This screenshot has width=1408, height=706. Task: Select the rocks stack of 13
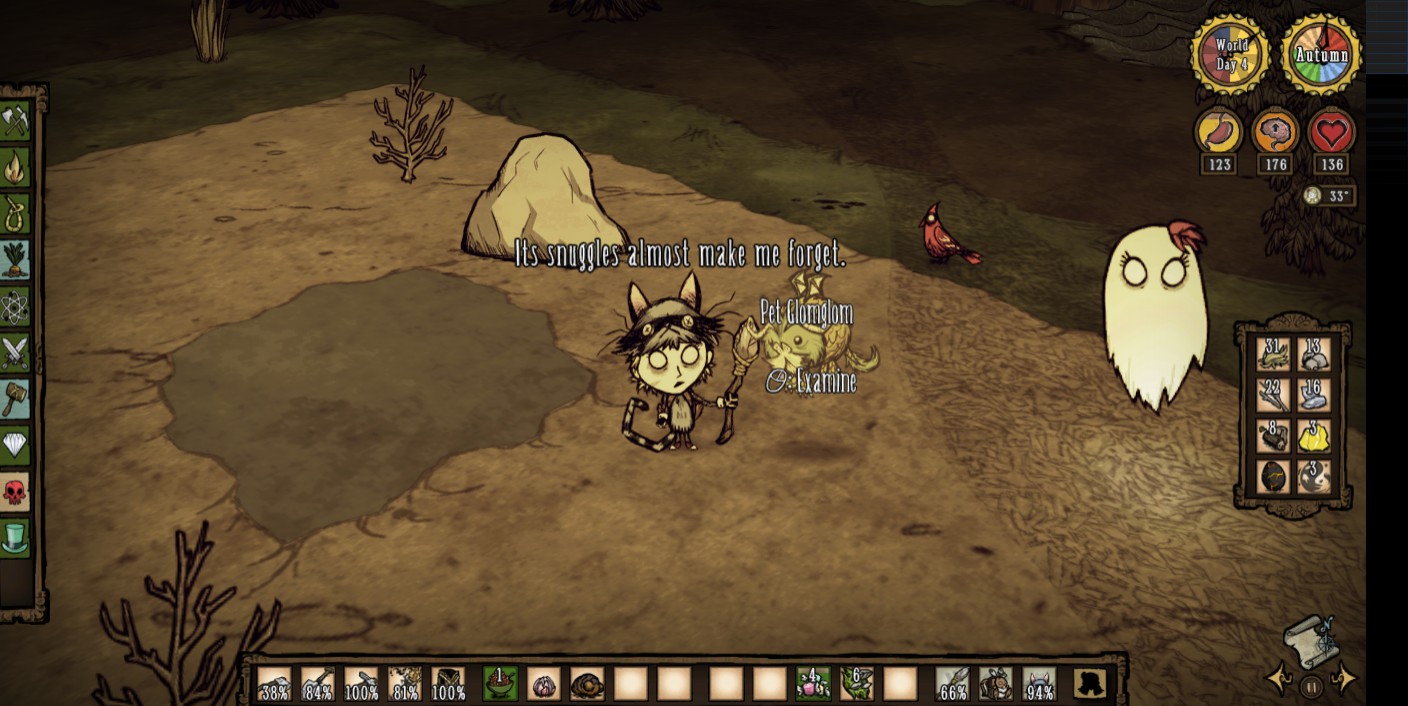1314,355
